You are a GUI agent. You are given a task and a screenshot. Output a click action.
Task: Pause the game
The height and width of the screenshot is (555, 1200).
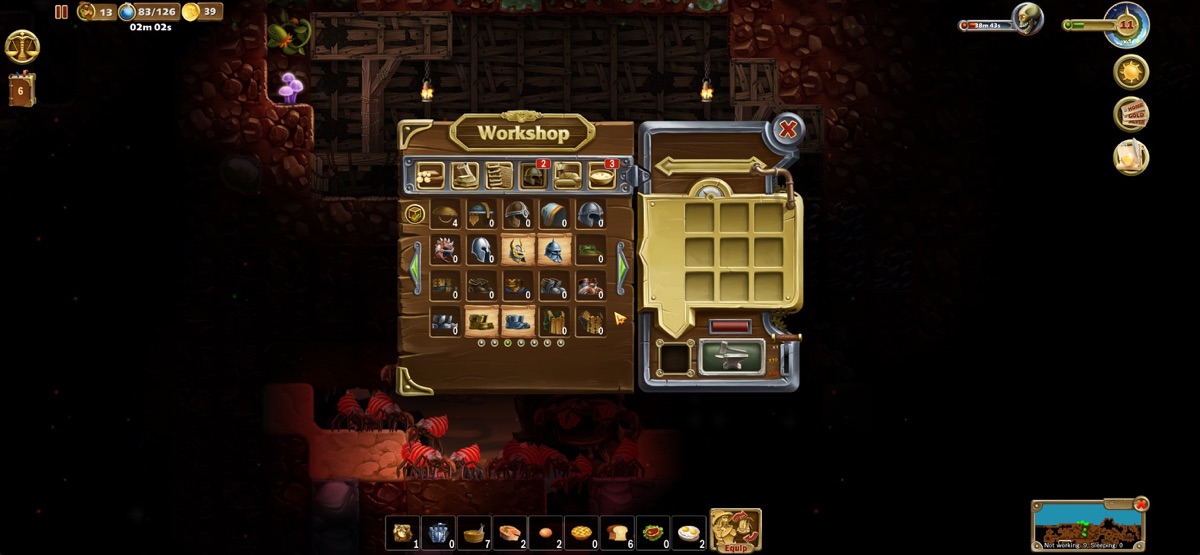pos(61,12)
